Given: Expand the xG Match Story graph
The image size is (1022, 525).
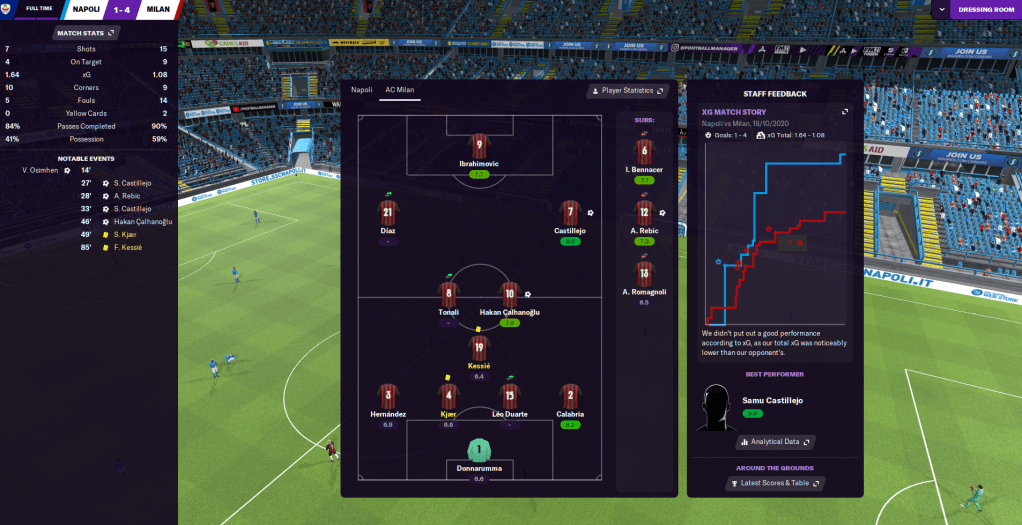Looking at the screenshot, I should pyautogui.click(x=845, y=112).
